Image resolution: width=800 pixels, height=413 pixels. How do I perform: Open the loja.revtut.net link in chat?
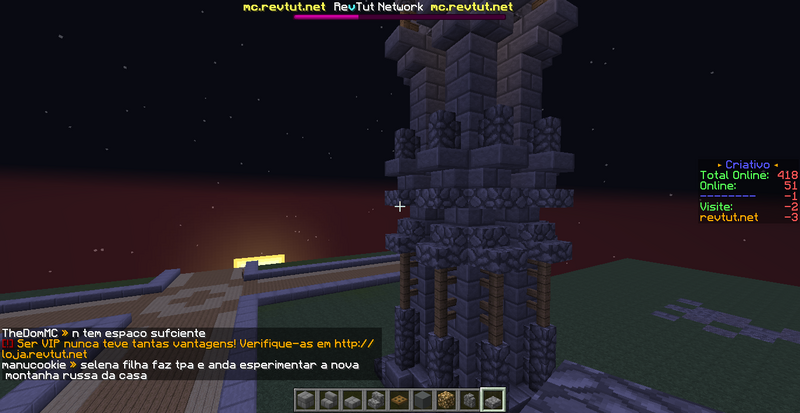(45, 354)
